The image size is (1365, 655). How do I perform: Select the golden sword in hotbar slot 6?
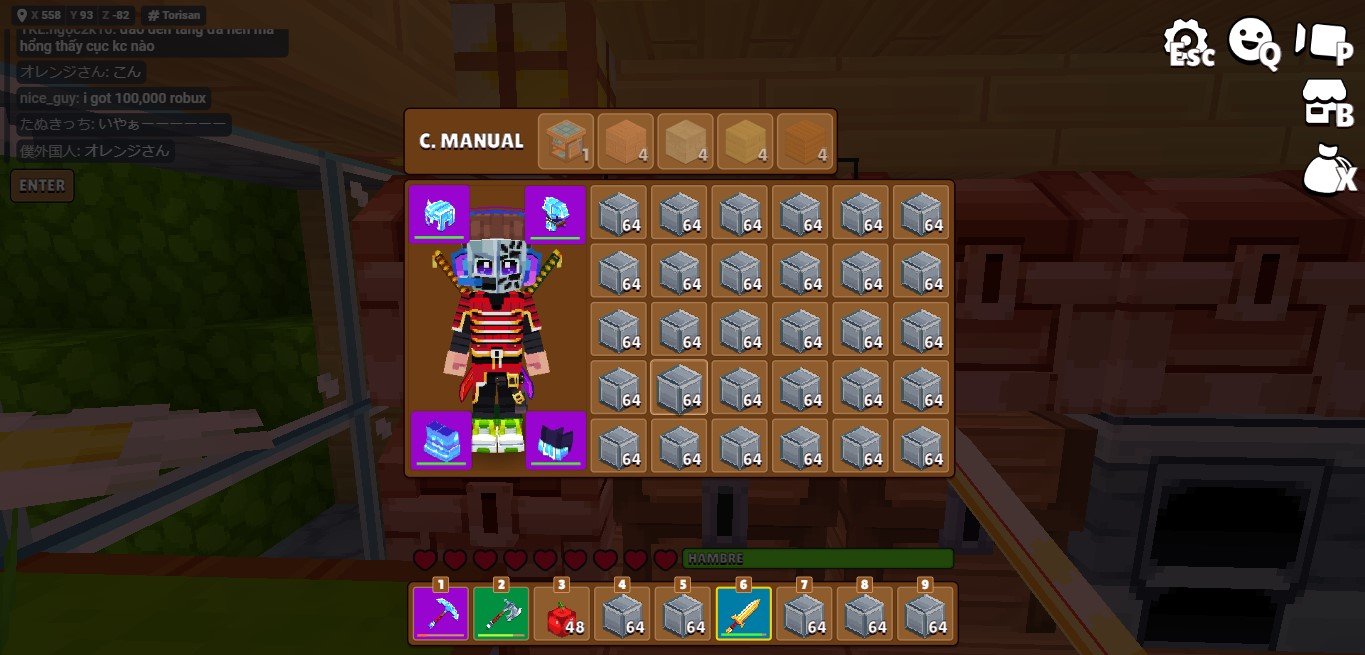[744, 613]
